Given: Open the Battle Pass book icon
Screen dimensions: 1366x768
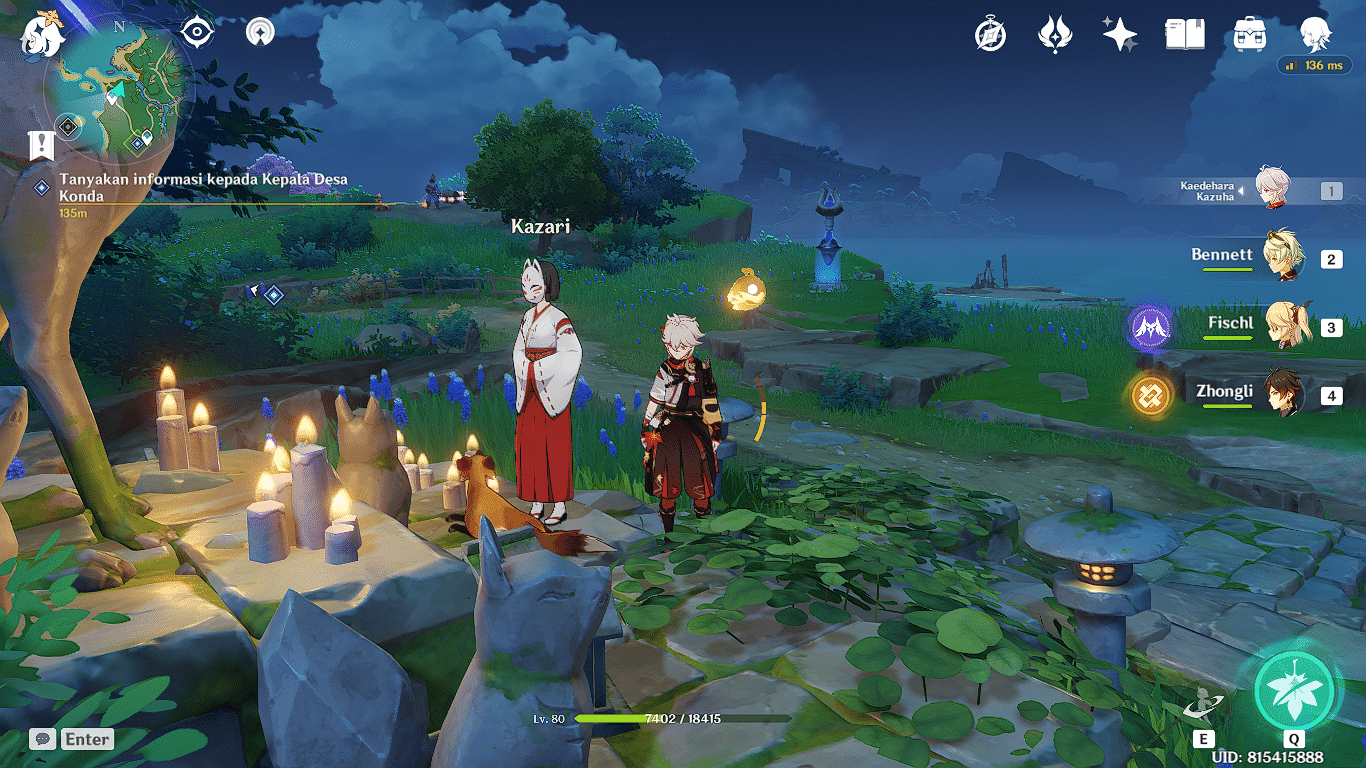Looking at the screenshot, I should pyautogui.click(x=1184, y=35).
